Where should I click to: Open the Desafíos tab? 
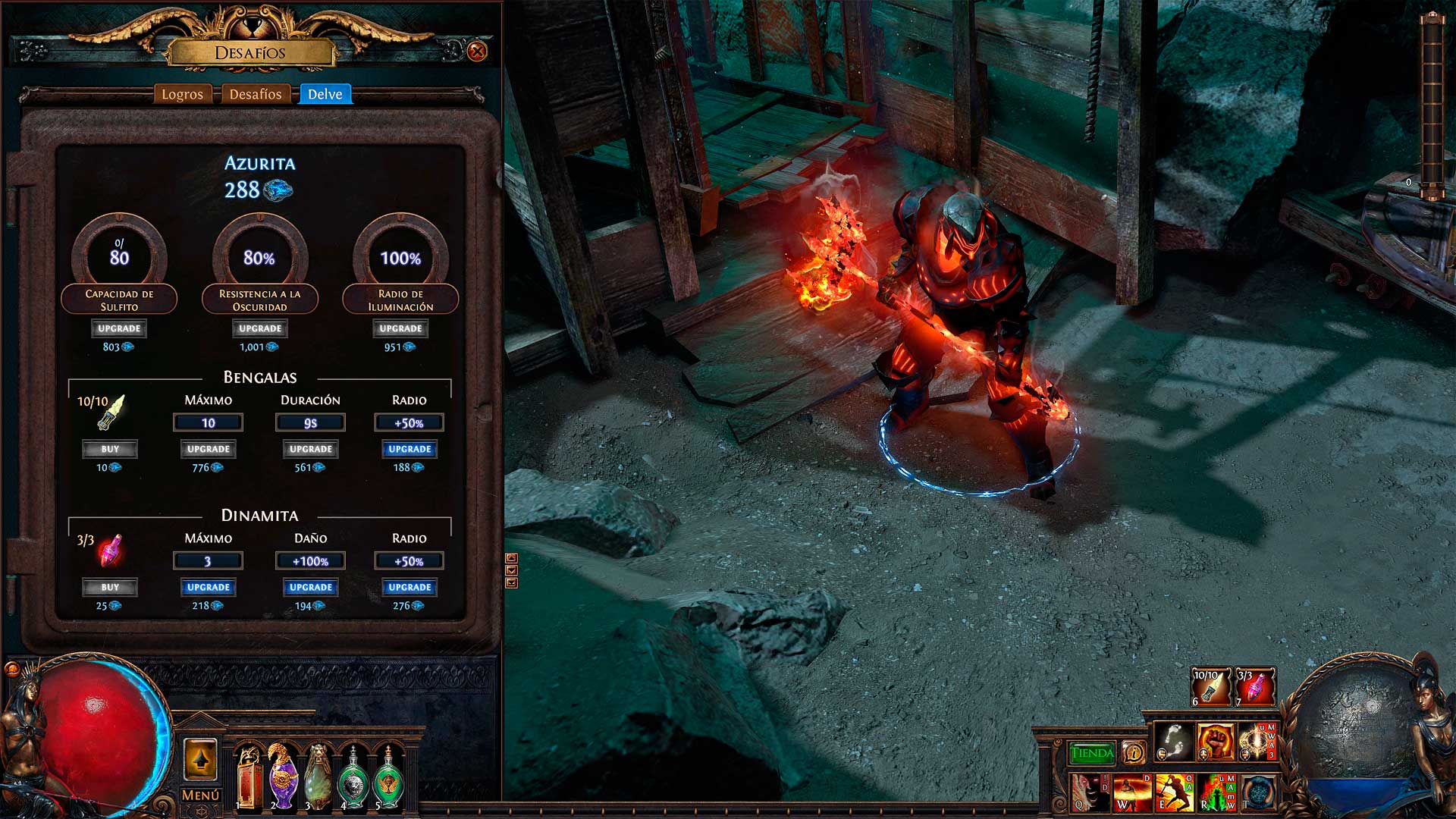pos(256,94)
